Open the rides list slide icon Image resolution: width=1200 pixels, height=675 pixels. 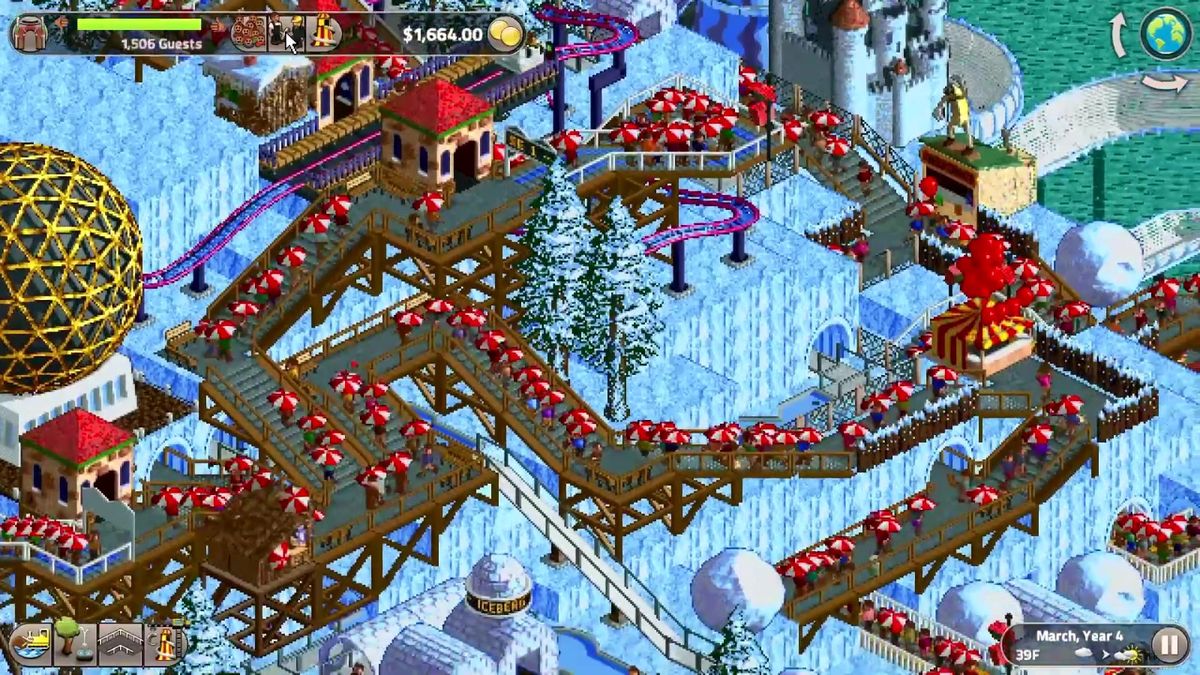coord(323,32)
